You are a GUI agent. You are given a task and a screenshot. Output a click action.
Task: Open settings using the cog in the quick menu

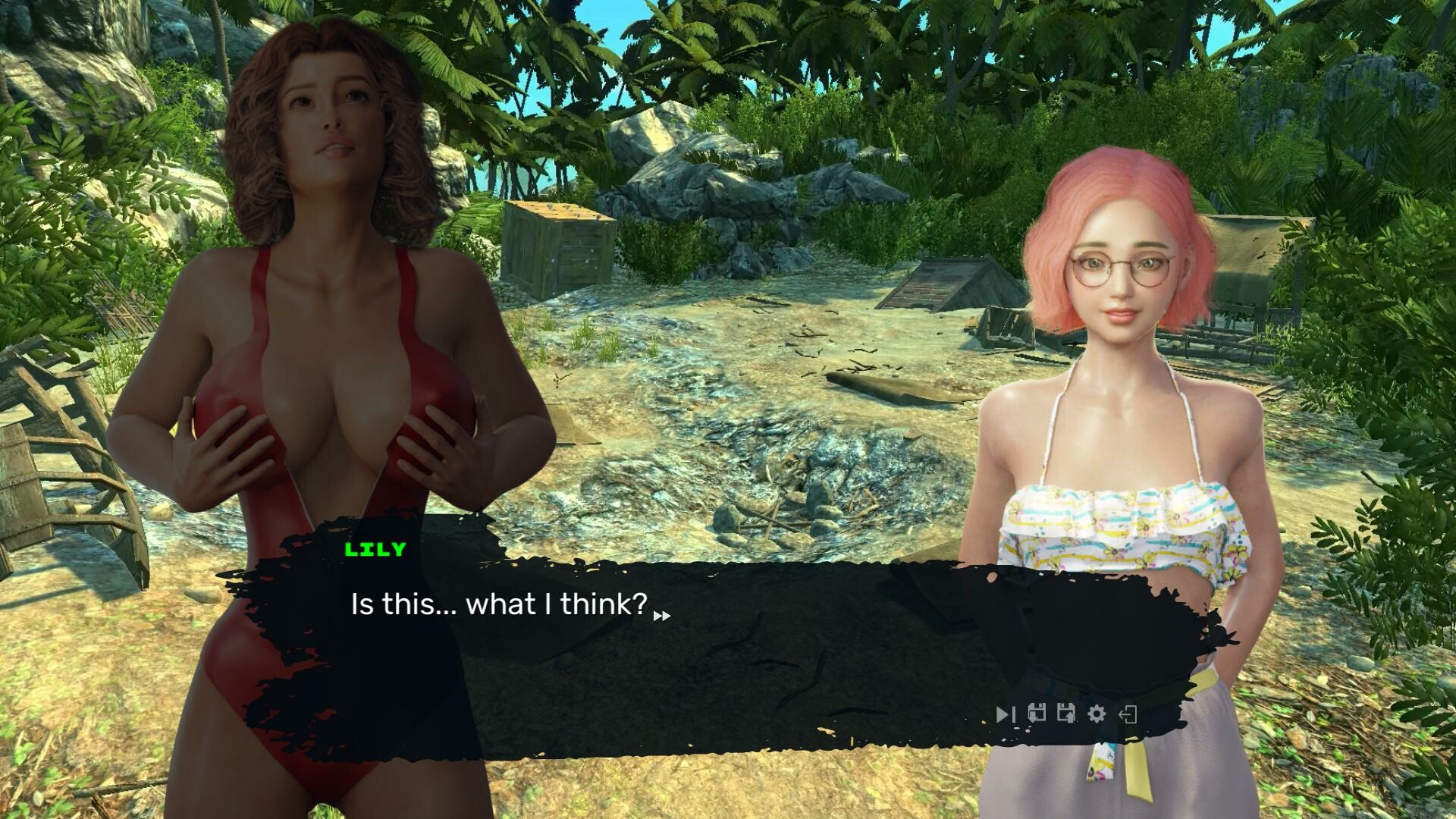point(1096,714)
